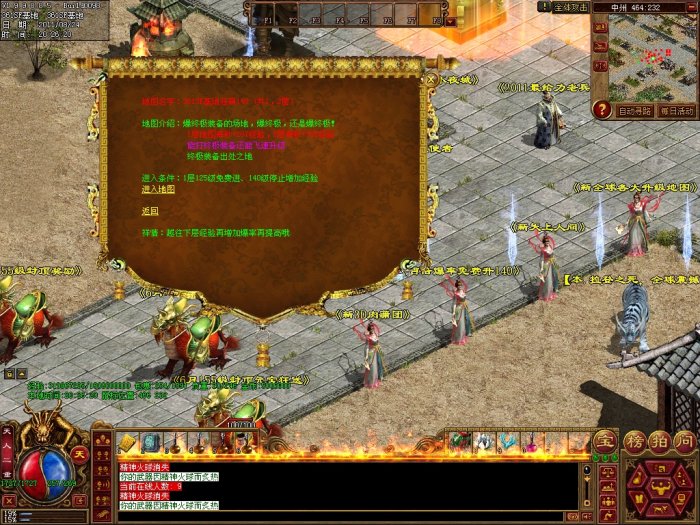This screenshot has height=525, width=700.
Task: Use the golden scroll item in belt
Action: 128,442
